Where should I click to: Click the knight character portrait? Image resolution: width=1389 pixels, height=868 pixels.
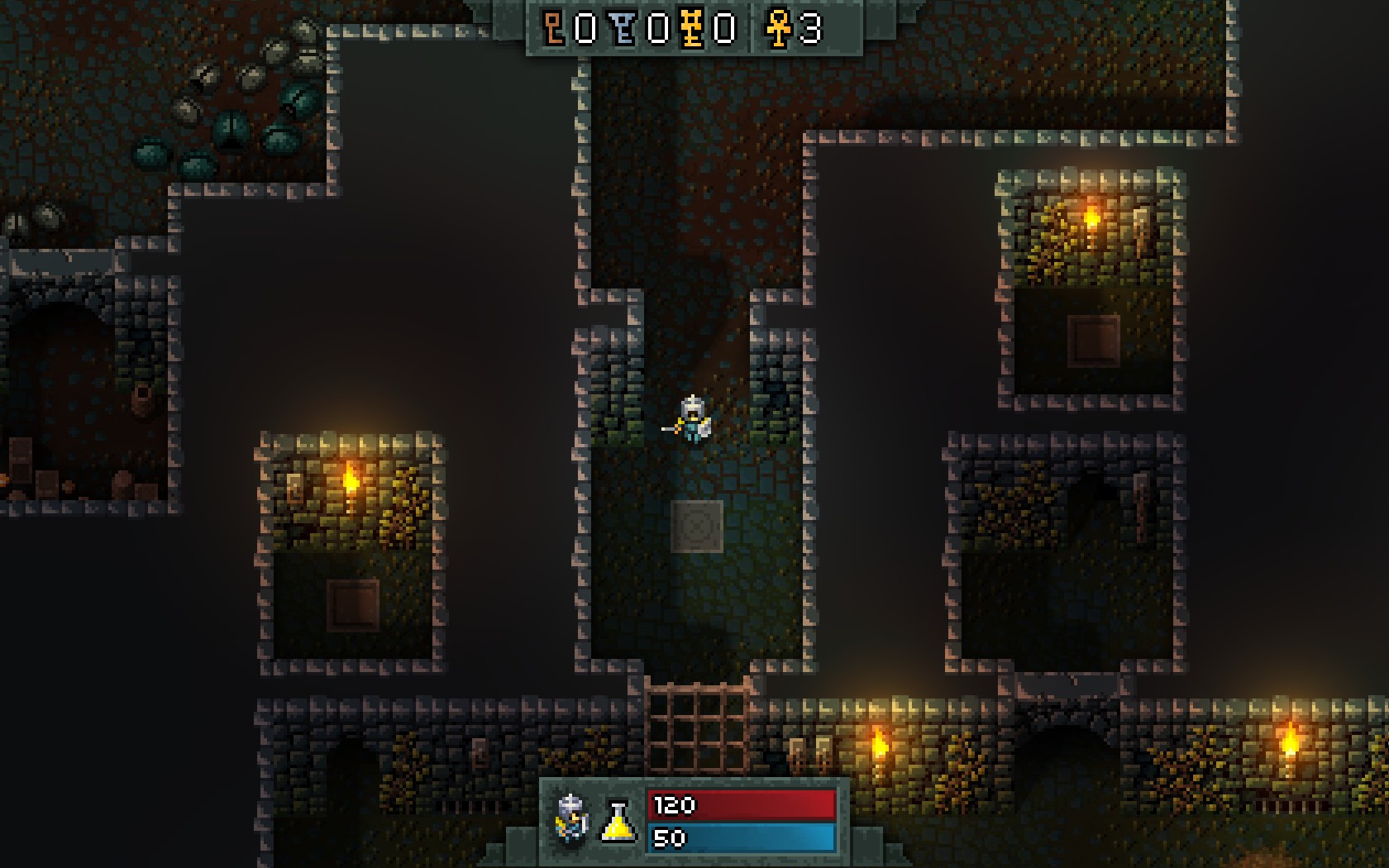click(x=572, y=818)
